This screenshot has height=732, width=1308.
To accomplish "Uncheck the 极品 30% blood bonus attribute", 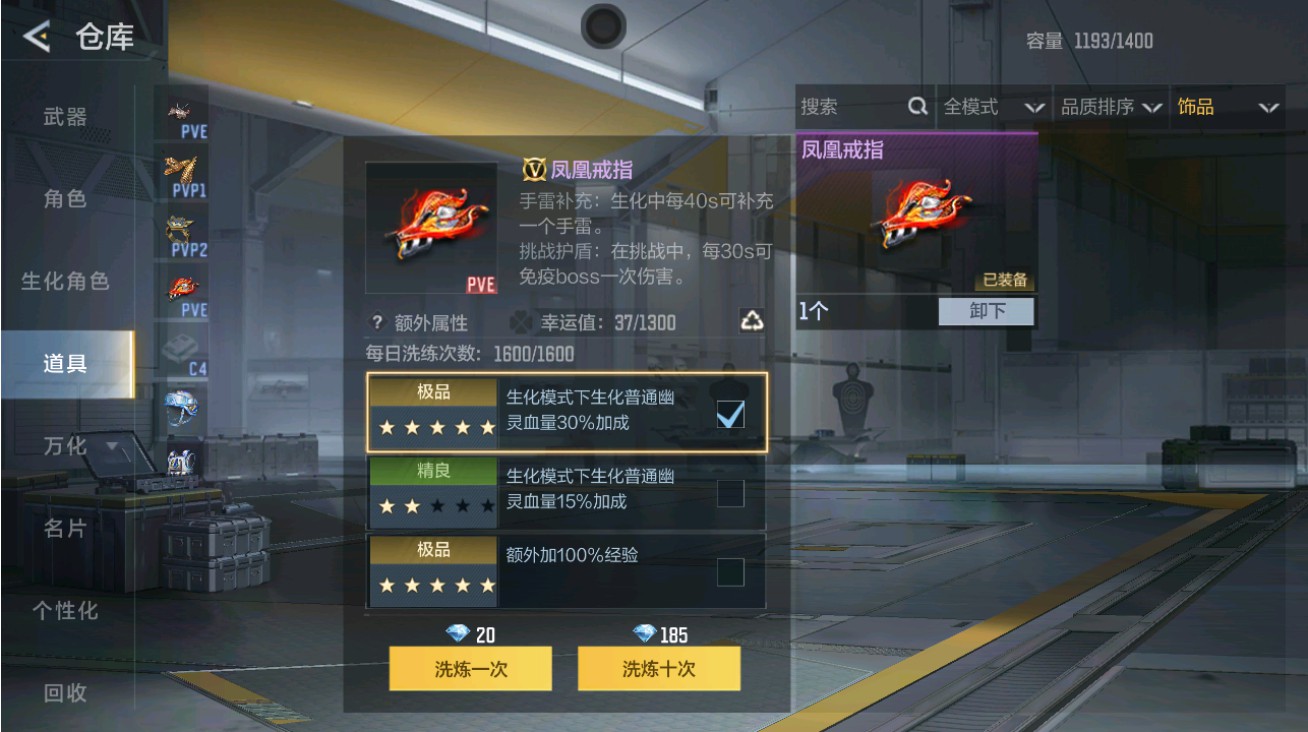I will point(731,412).
